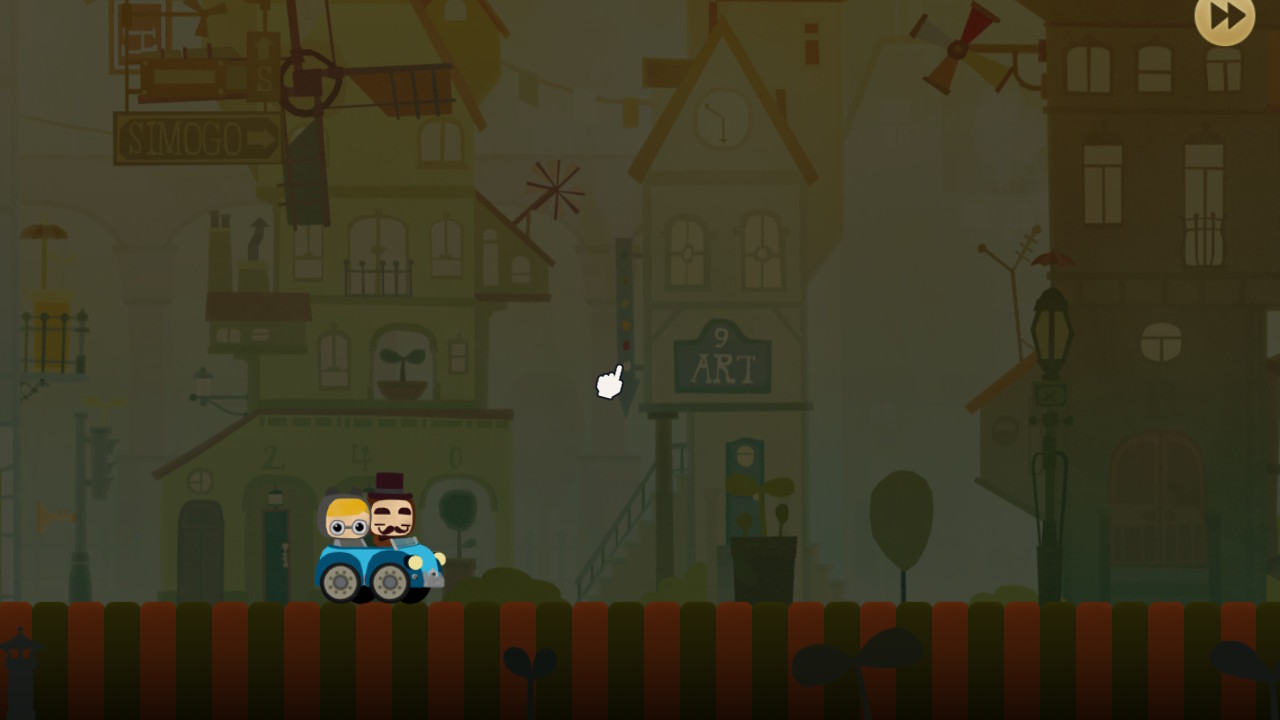Click the brass horn on the left wall
The height and width of the screenshot is (720, 1280).
(x=55, y=518)
